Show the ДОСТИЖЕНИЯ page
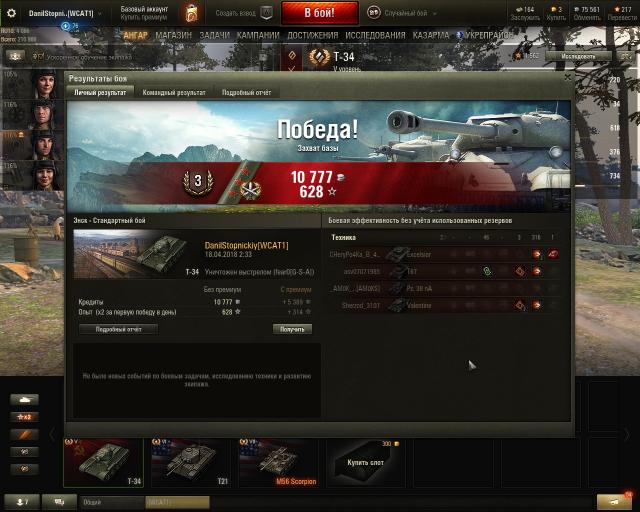Screen dimensions: 640x512 312,34
